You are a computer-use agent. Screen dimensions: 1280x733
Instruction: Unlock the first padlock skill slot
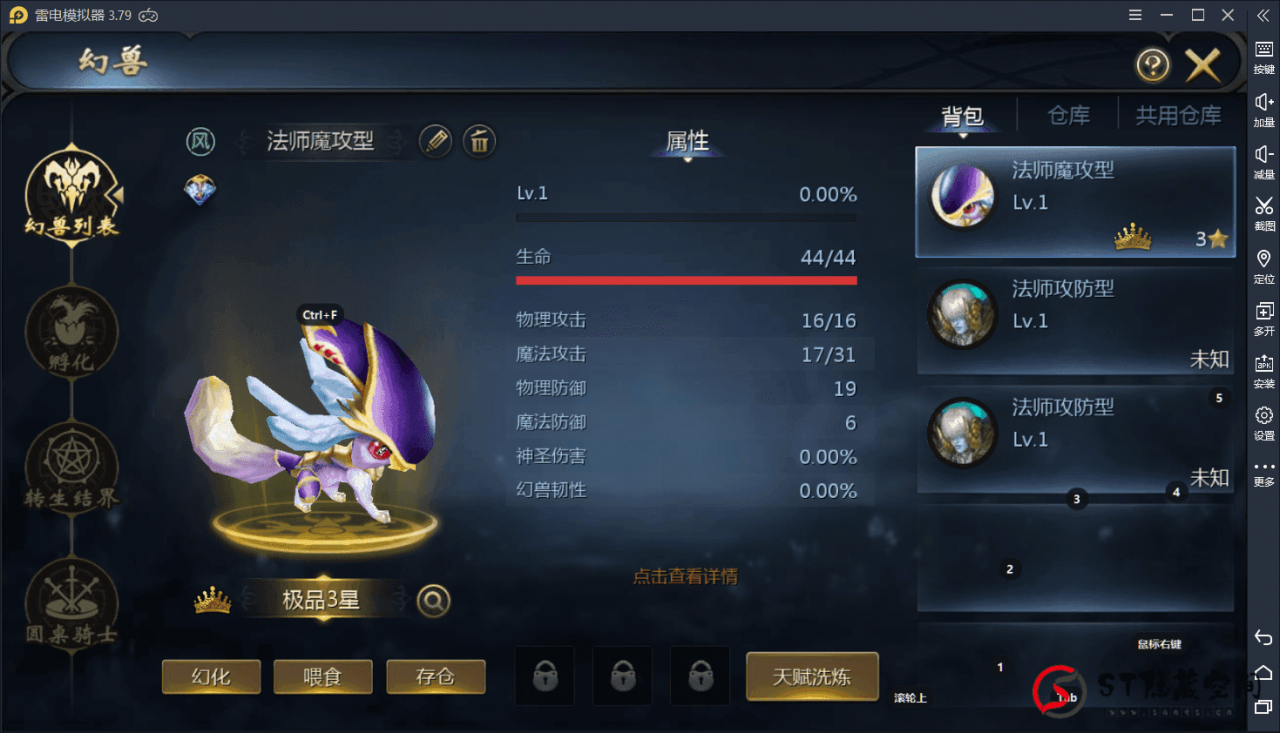click(544, 675)
